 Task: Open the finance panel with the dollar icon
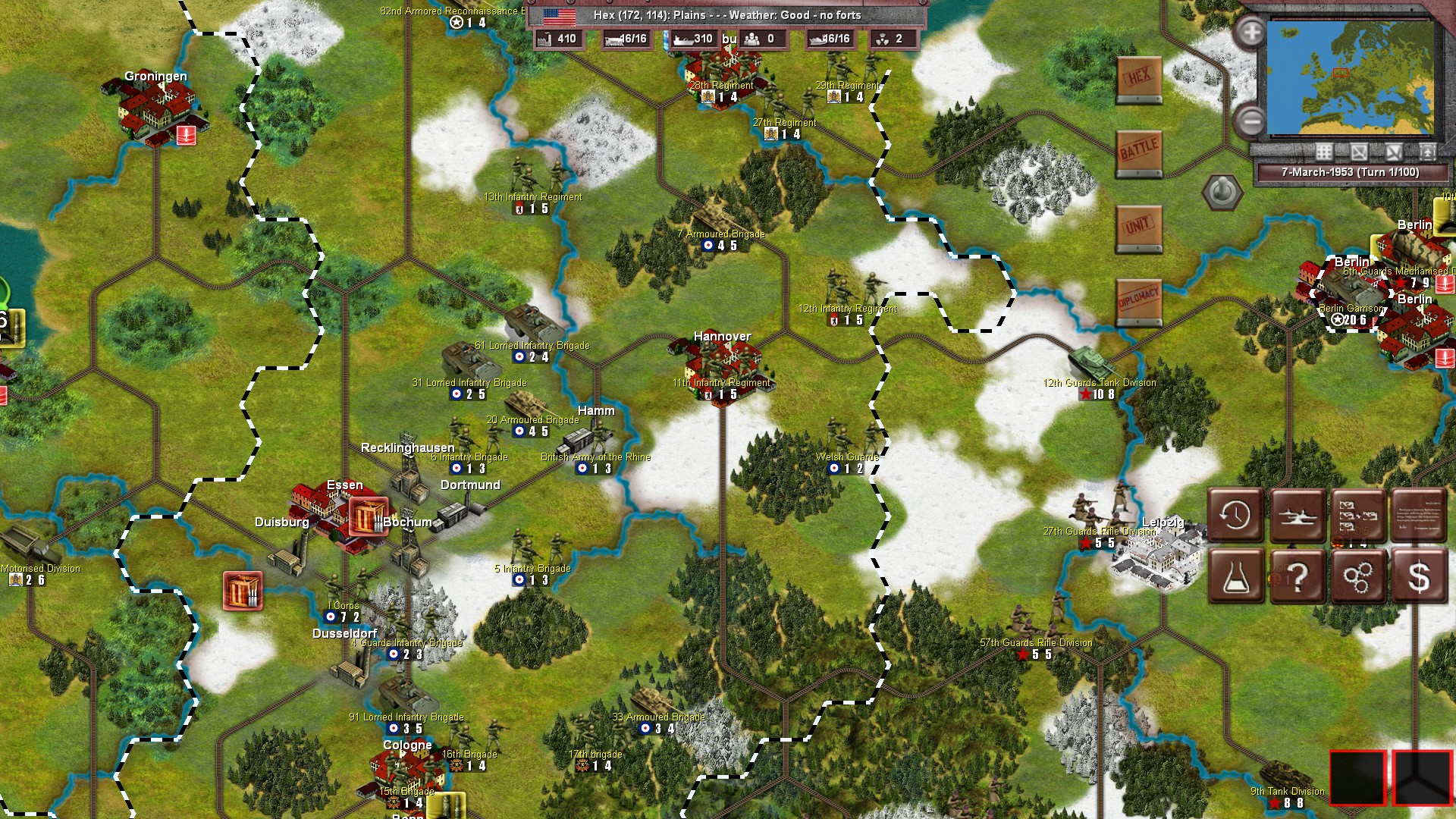click(1420, 574)
